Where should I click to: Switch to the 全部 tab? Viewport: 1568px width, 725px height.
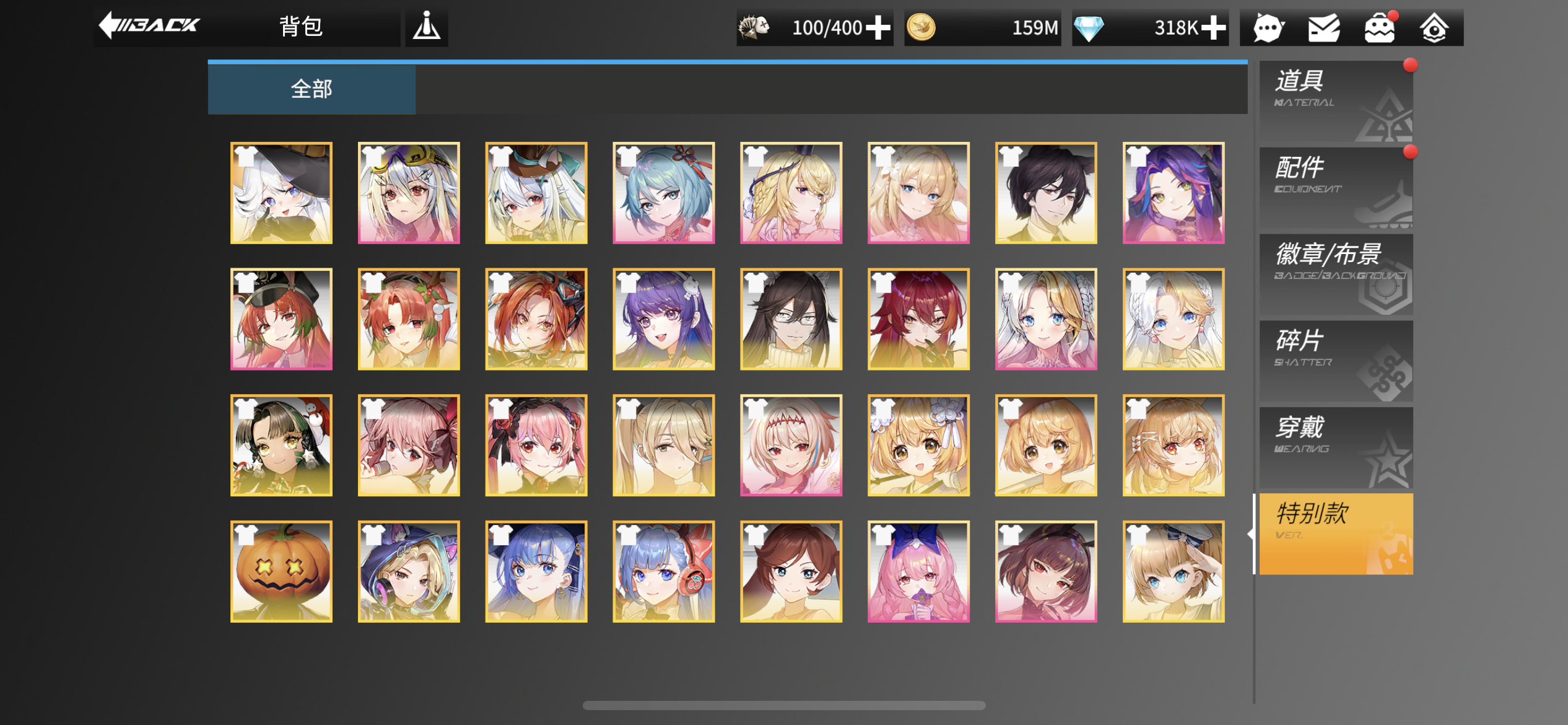(311, 89)
